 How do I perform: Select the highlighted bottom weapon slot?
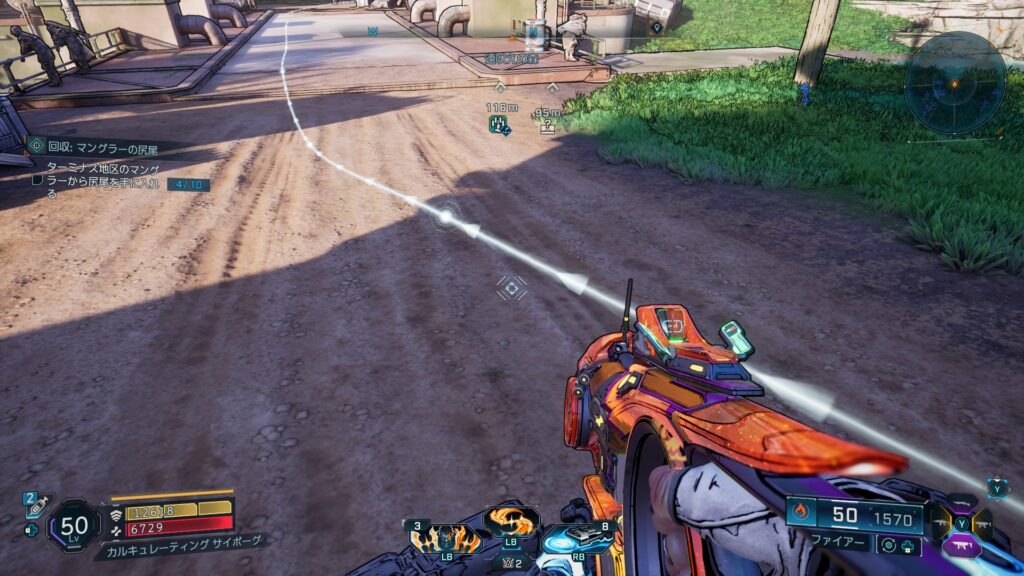(x=961, y=546)
